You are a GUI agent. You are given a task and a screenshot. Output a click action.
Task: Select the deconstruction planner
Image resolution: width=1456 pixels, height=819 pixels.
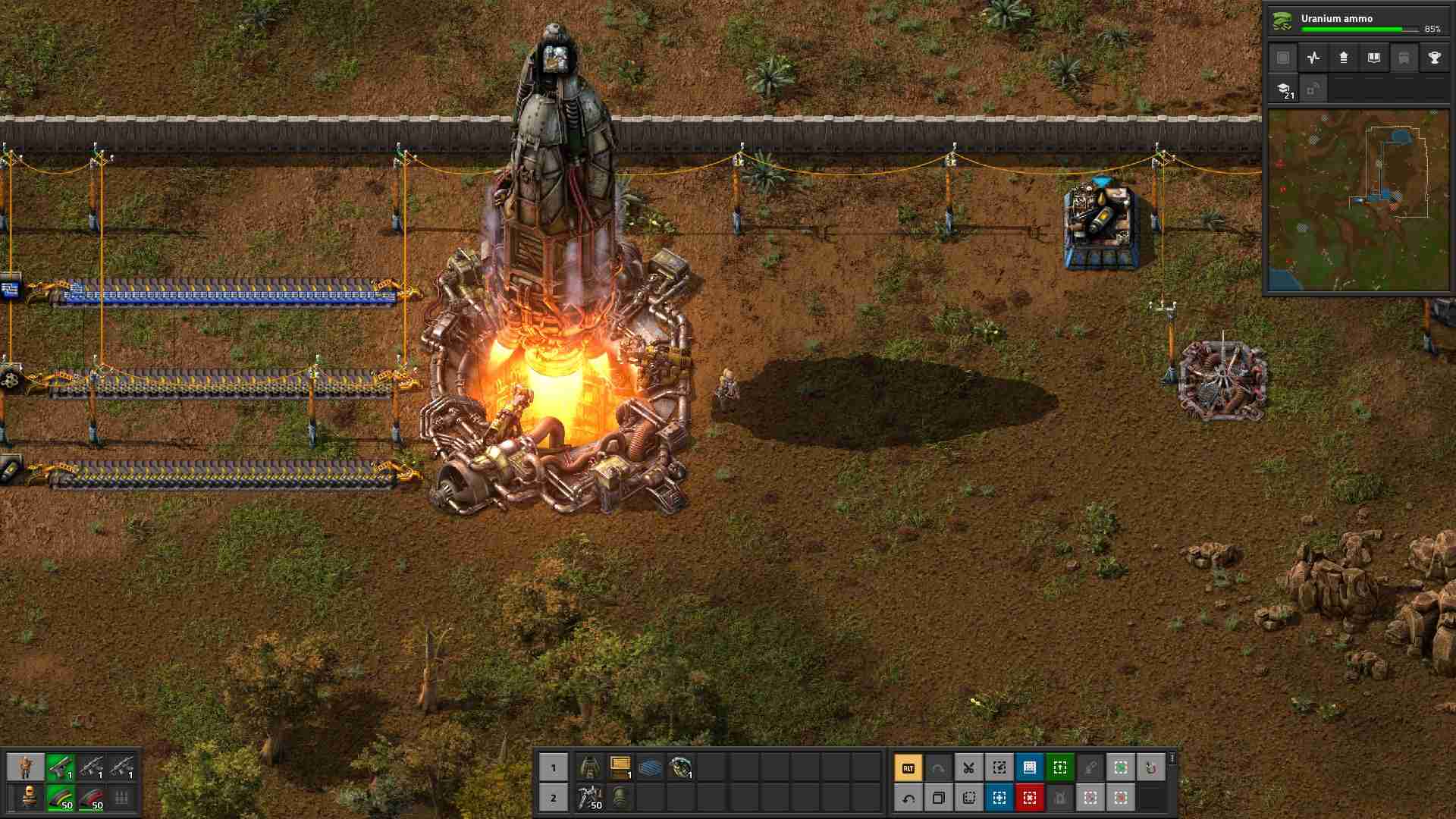pyautogui.click(x=1030, y=798)
